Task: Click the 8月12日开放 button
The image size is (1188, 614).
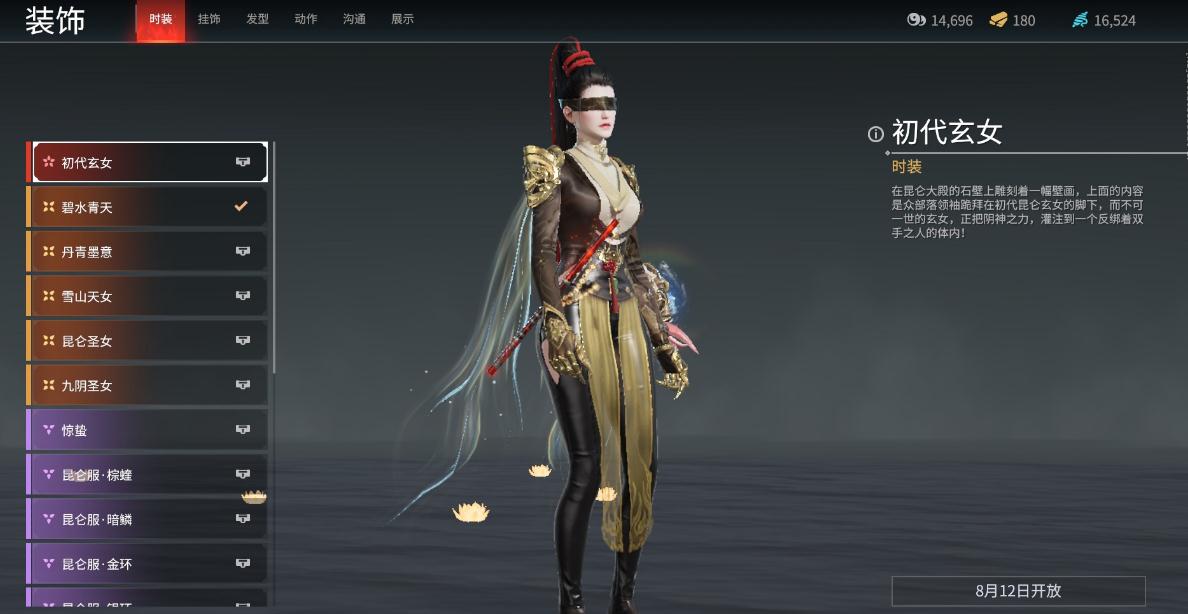Action: point(1018,590)
